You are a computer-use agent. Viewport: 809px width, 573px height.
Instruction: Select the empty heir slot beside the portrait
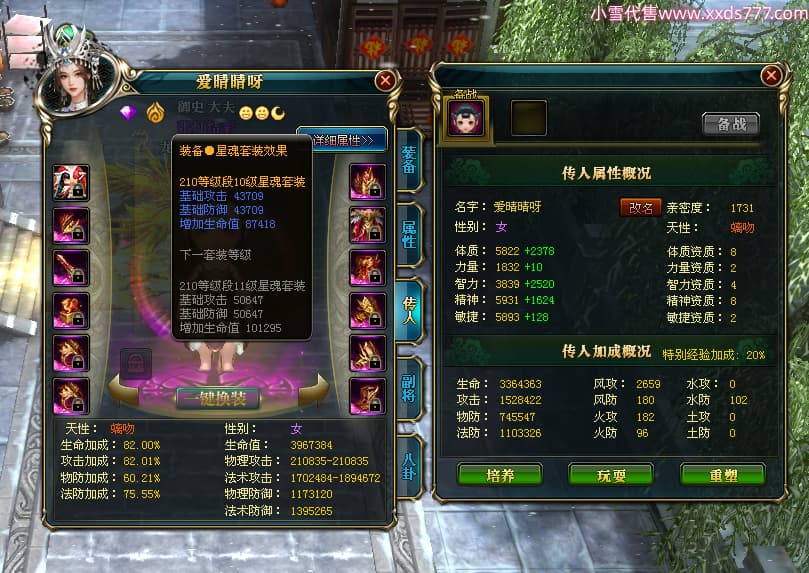click(x=529, y=118)
